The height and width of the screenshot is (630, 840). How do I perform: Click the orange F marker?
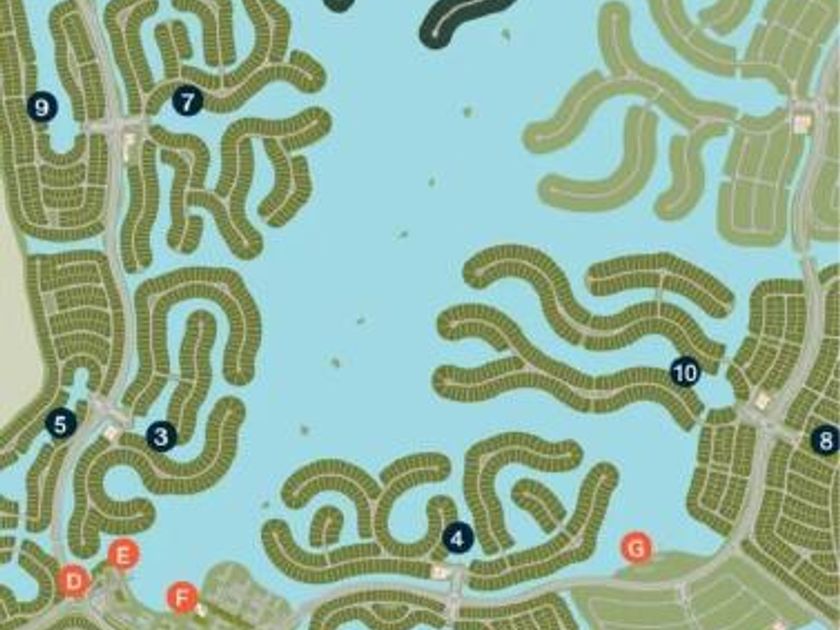point(181,597)
